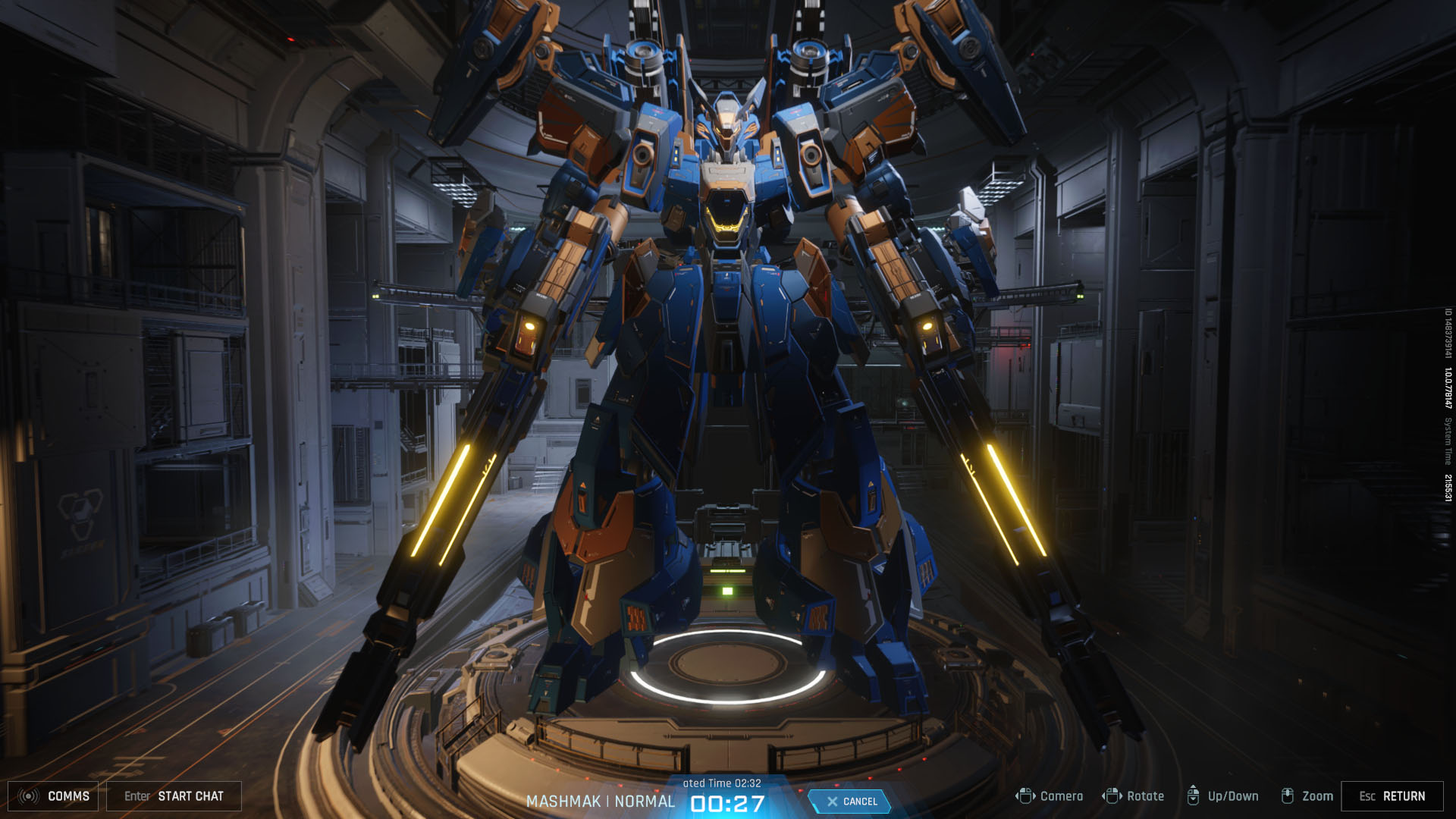
Task: Click the Zoom mouse icon
Action: [1288, 795]
